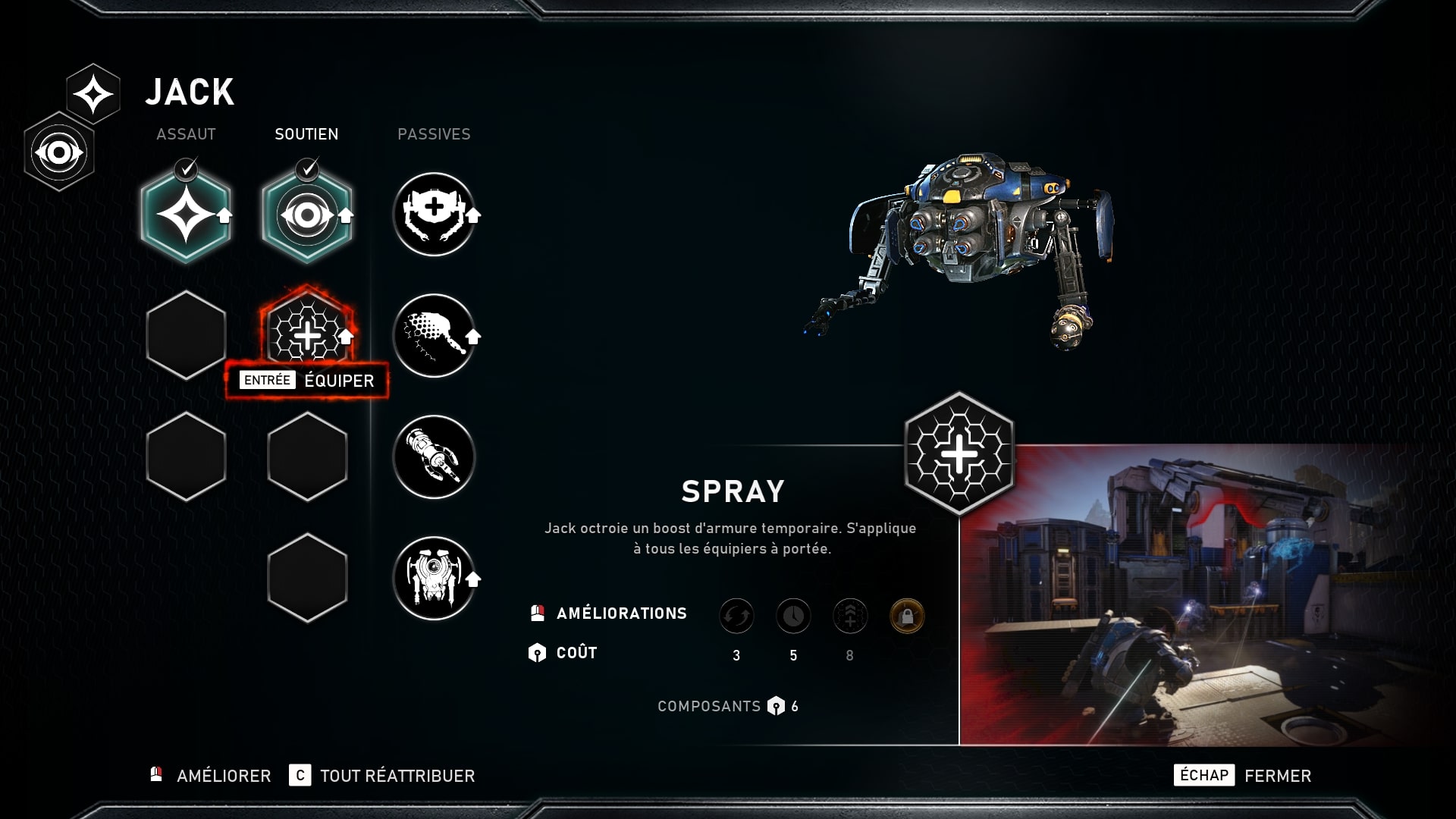
Task: Switch to the ASSAUT tab
Action: [185, 134]
